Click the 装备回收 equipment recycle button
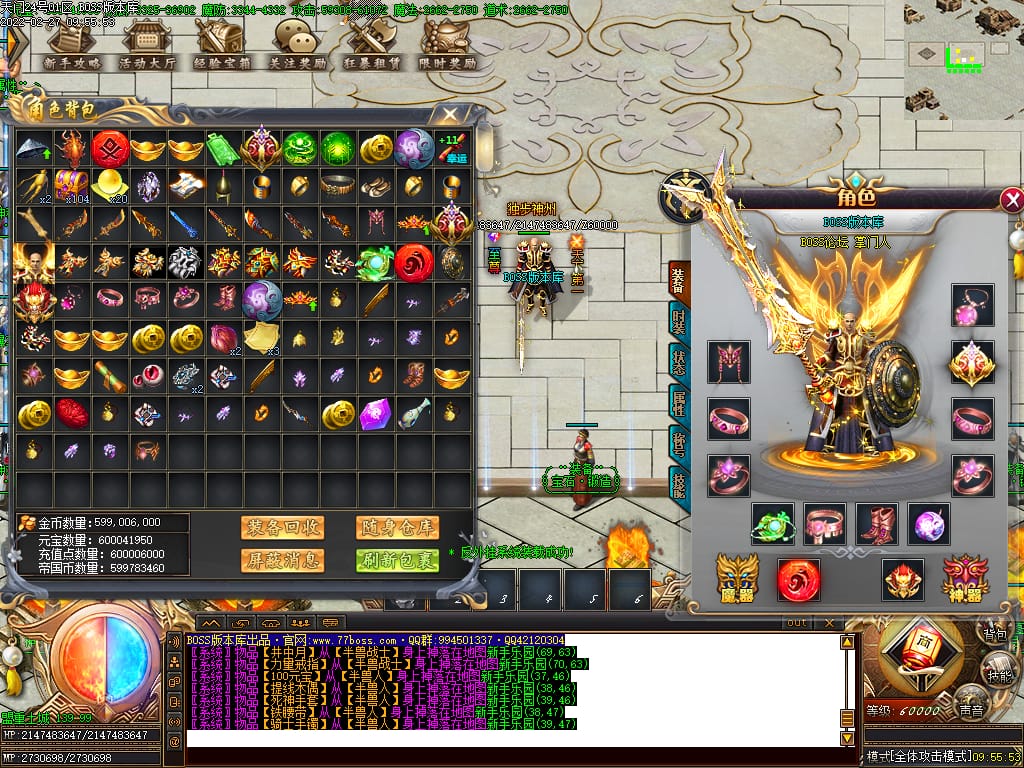This screenshot has width=1024, height=768. 282,527
